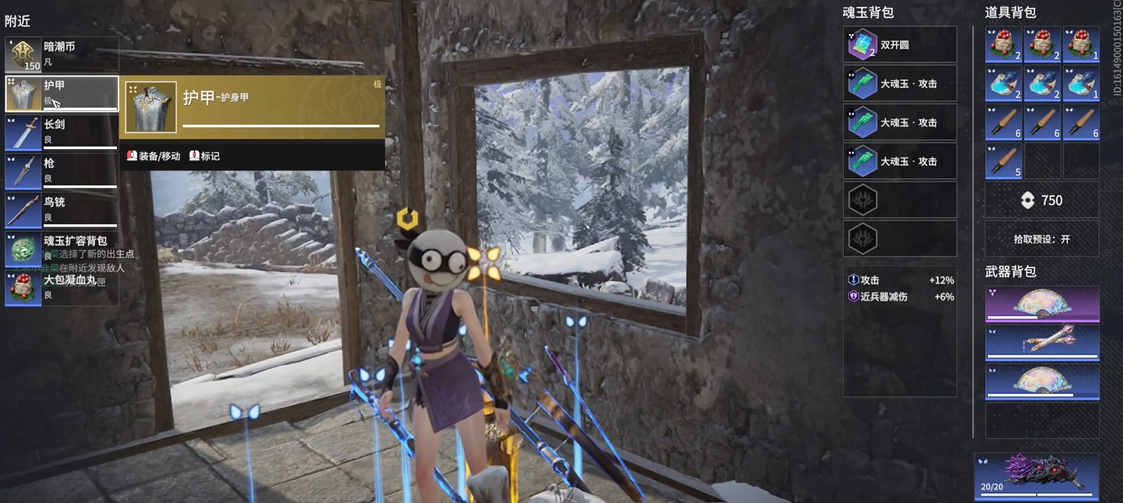Image resolution: width=1123 pixels, height=503 pixels.
Task: Toggle the 拾取预设 pickup preset
Action: tap(1042, 239)
